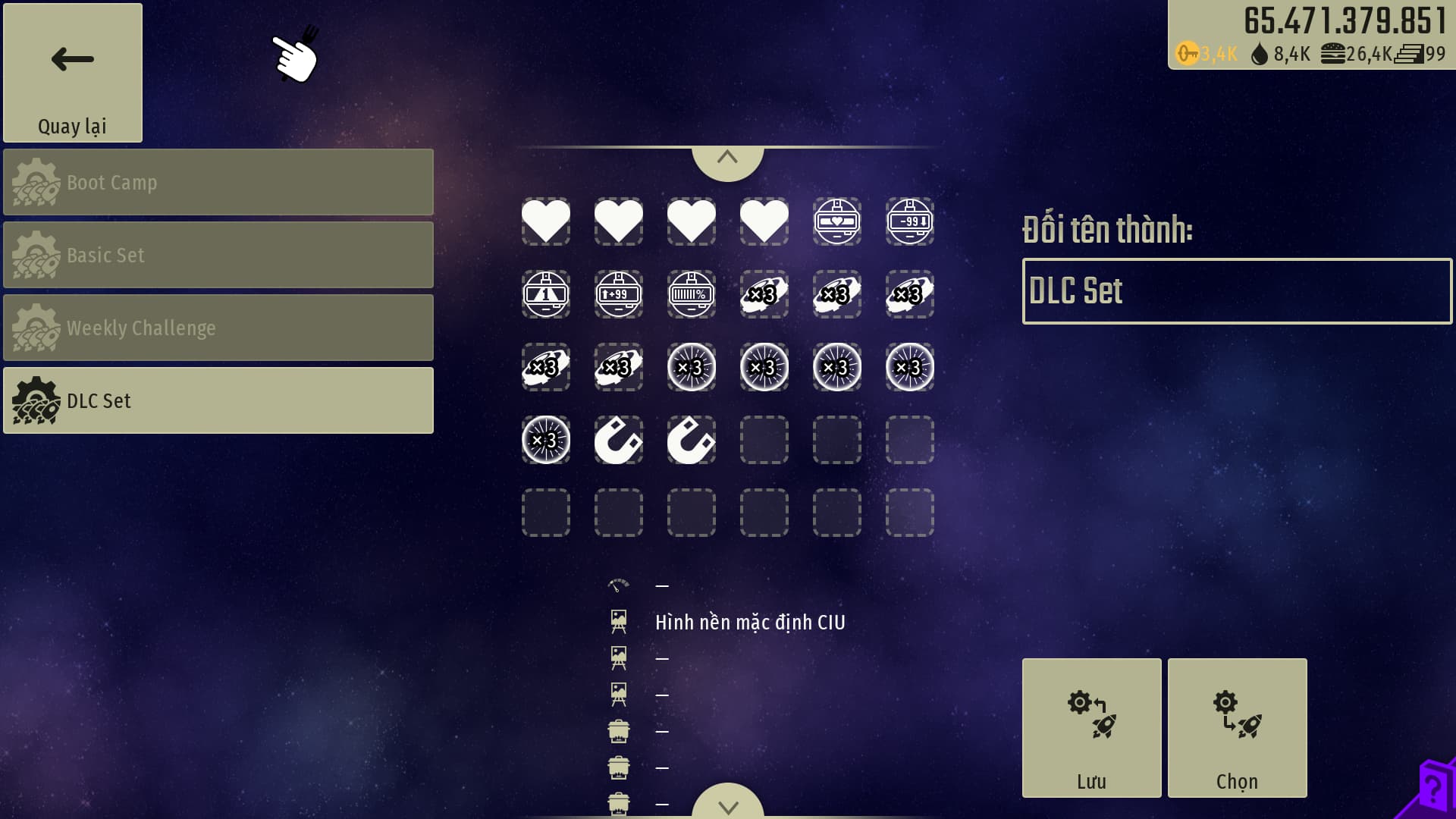
Task: Collapse list with the up arrow
Action: [x=727, y=159]
